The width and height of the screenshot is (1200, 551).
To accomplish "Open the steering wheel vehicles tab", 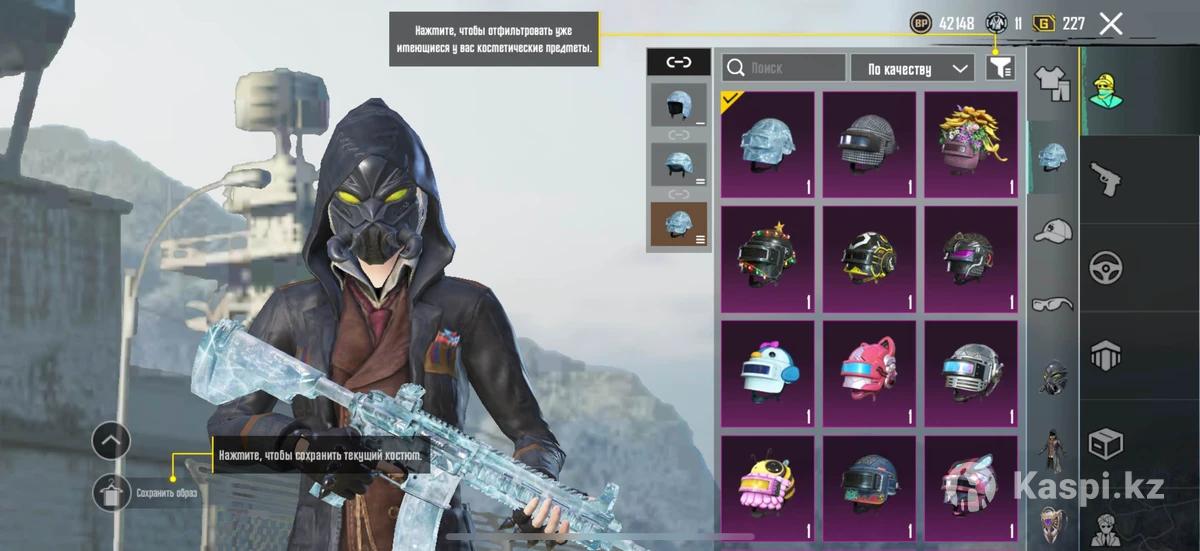I will [1106, 266].
